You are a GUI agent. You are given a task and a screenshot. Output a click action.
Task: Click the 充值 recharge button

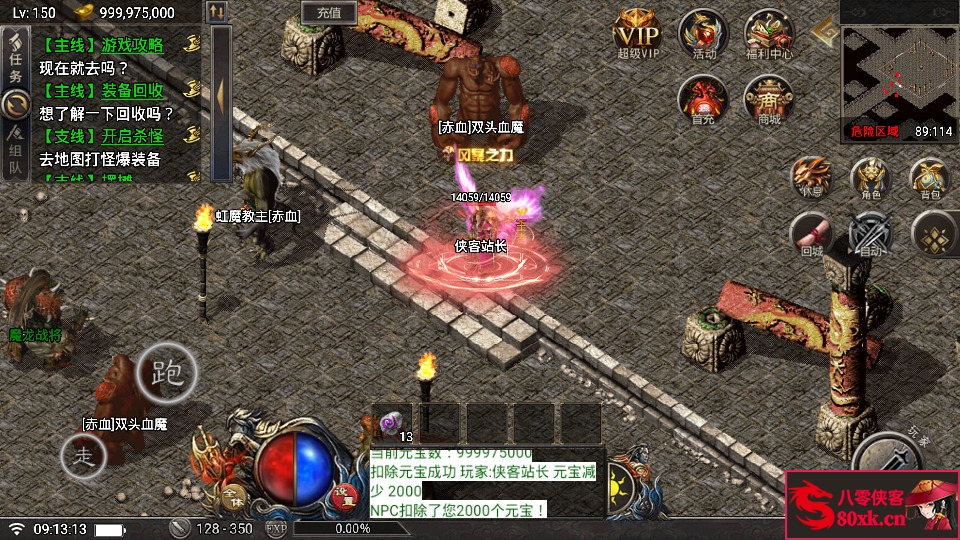coord(329,13)
